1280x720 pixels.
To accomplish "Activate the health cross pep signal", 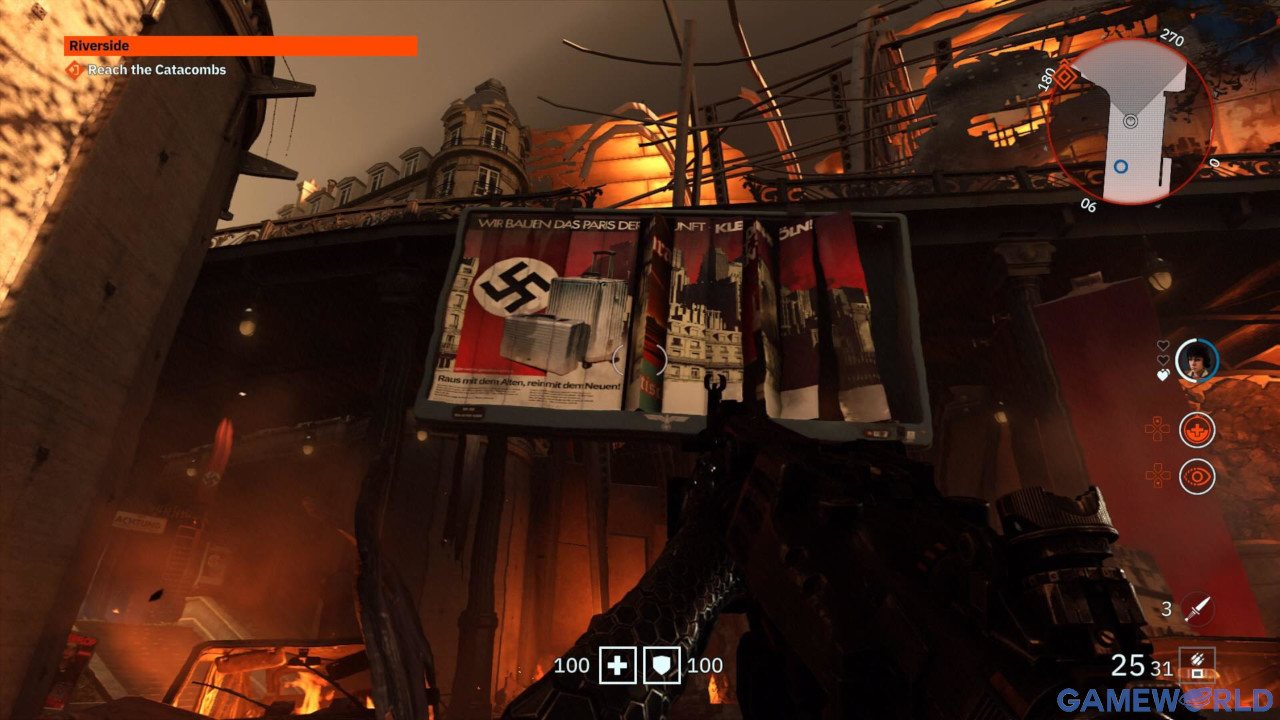I will 1197,430.
